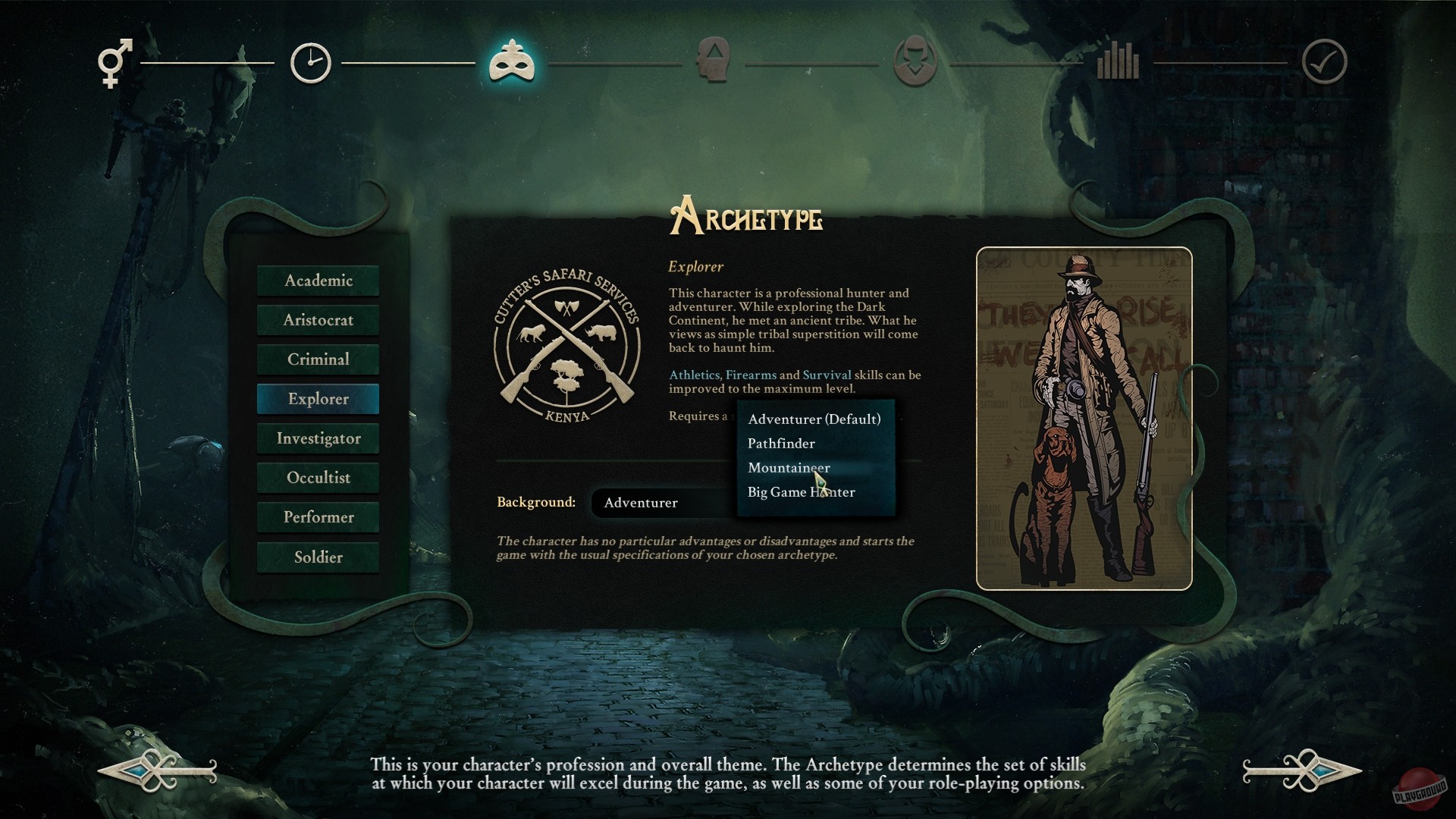Screen dimensions: 1456x819
Task: Click the Athletics skill link
Action: click(x=695, y=375)
